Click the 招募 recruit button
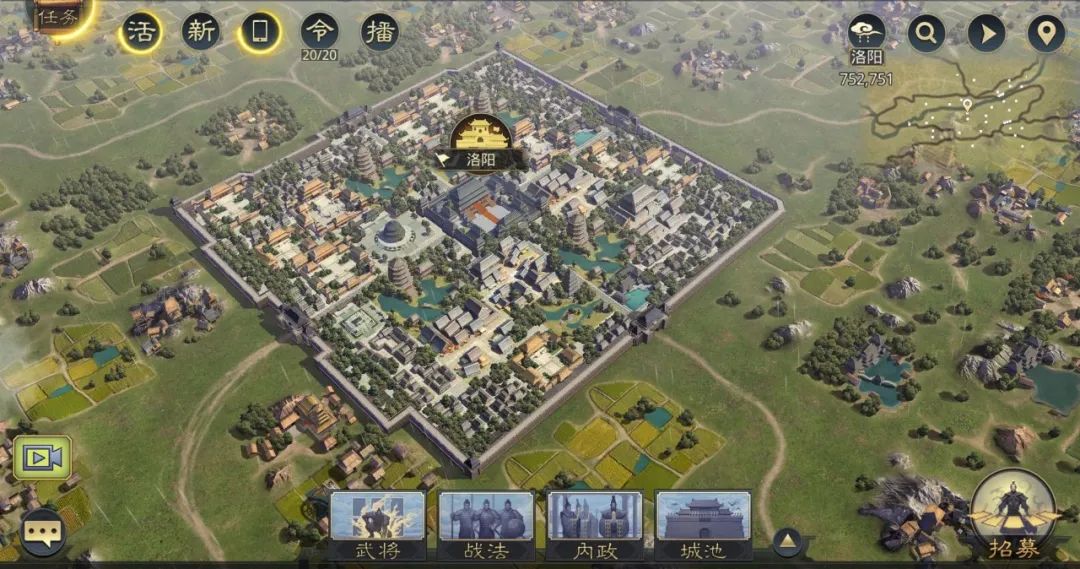This screenshot has width=1080, height=569. click(x=1013, y=516)
